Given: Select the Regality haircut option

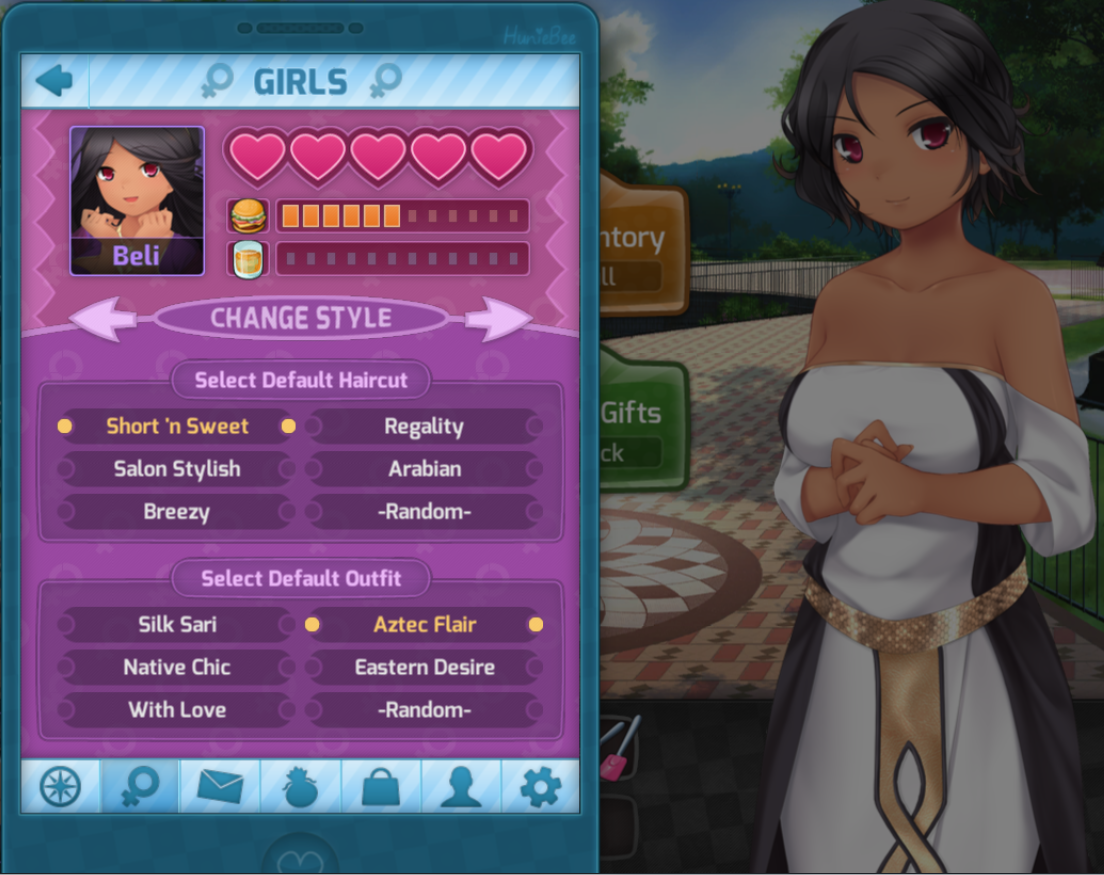Looking at the screenshot, I should pos(424,427).
